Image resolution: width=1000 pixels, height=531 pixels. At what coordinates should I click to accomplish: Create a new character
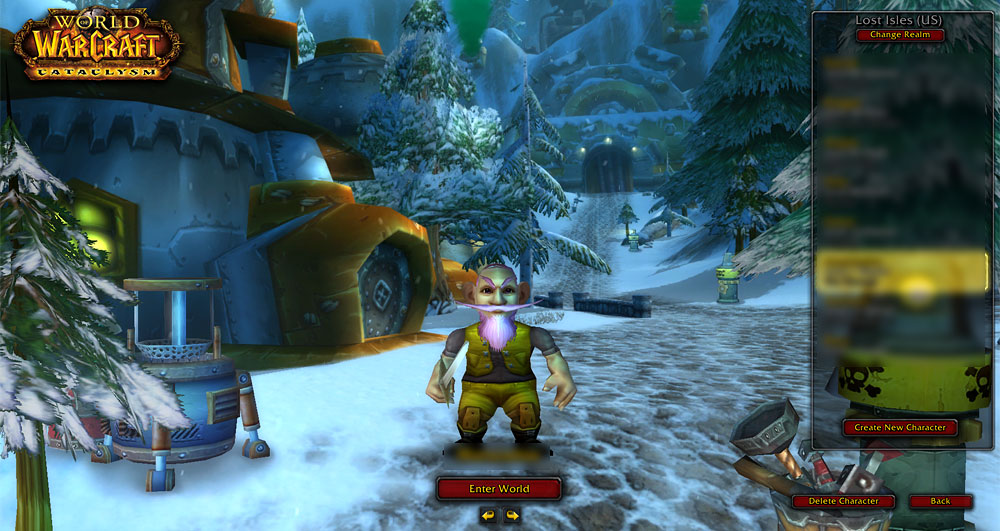tap(900, 427)
